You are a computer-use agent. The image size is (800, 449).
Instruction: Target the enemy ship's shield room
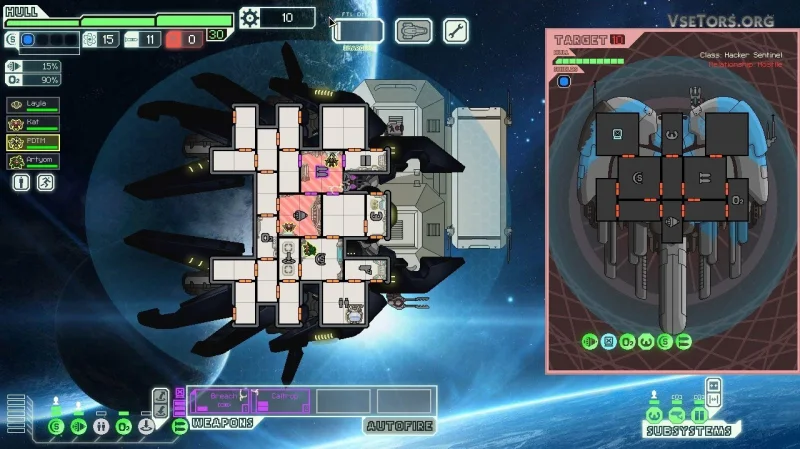point(636,178)
